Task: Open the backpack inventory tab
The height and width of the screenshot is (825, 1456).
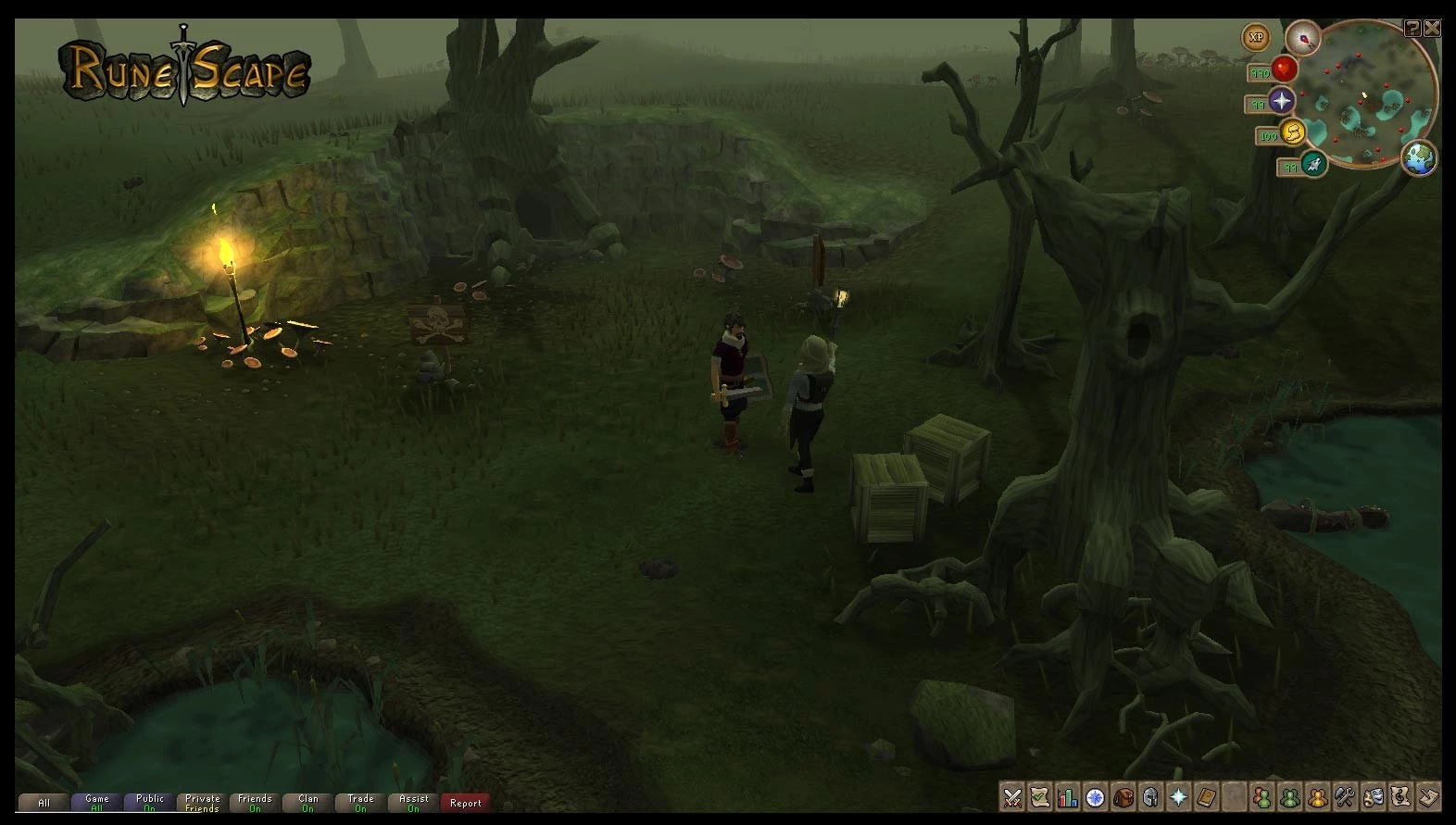Action: tap(1123, 797)
